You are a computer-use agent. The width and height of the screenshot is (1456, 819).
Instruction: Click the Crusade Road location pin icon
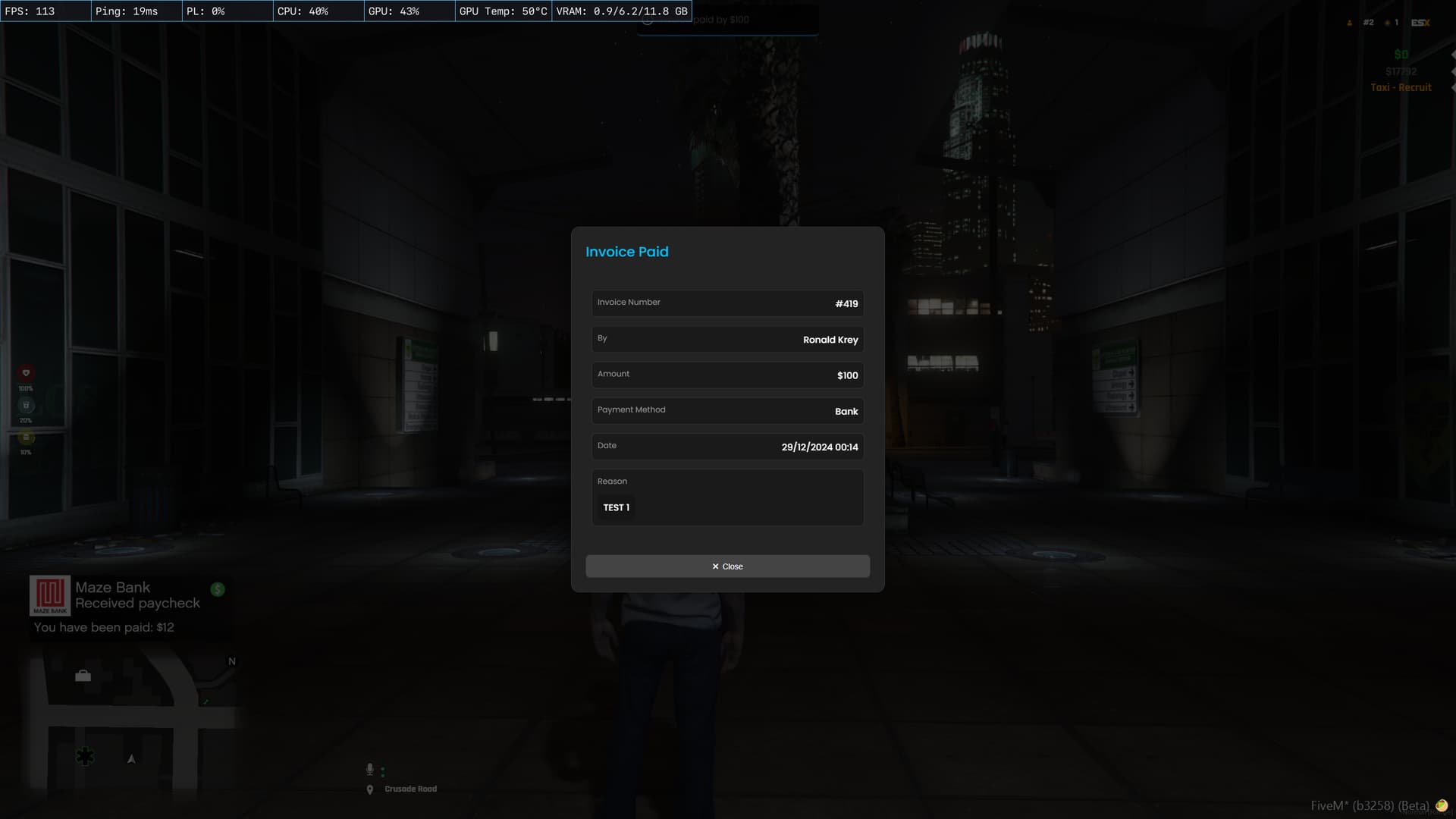point(369,789)
